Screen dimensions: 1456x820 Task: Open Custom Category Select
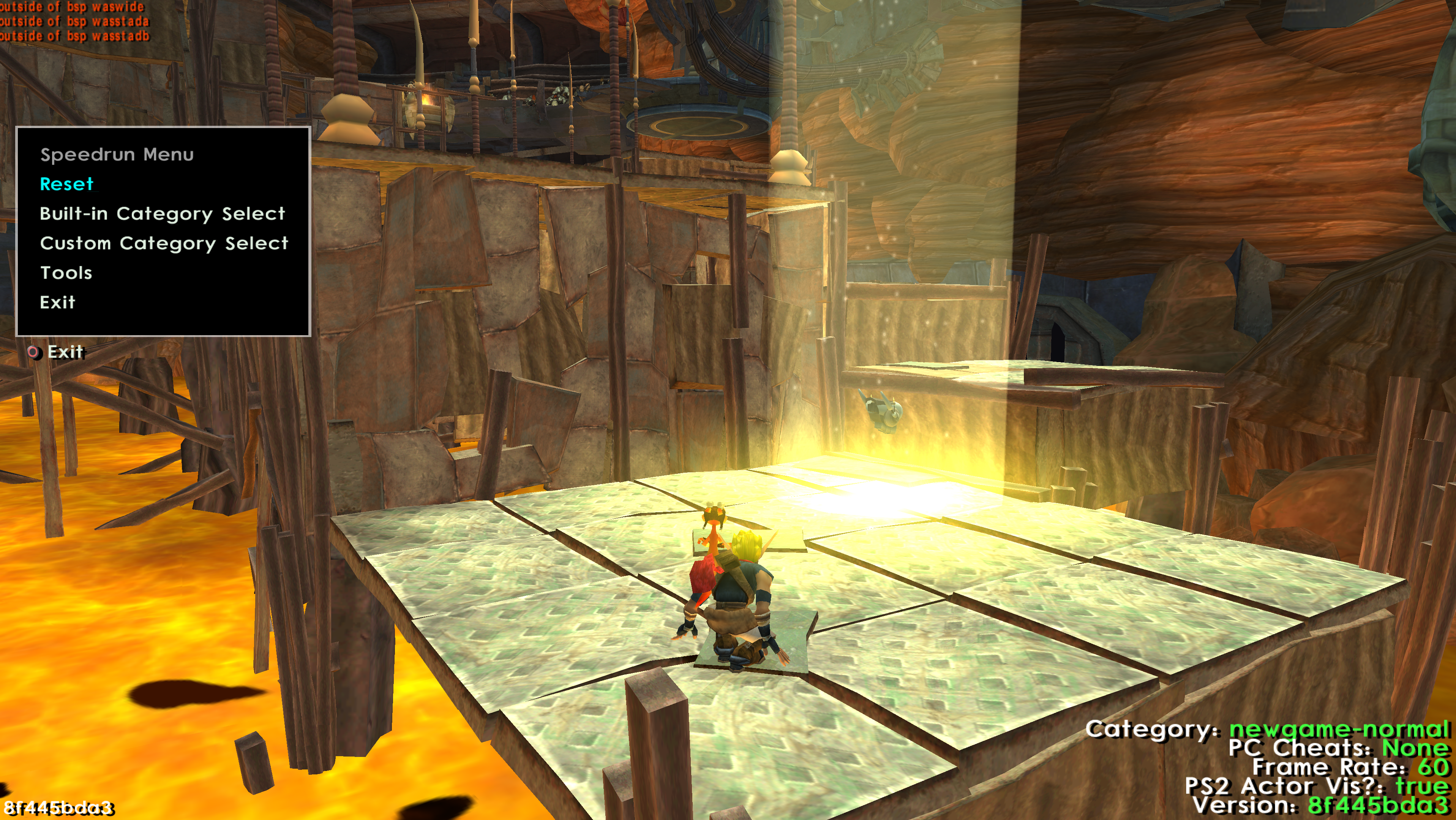click(x=164, y=243)
